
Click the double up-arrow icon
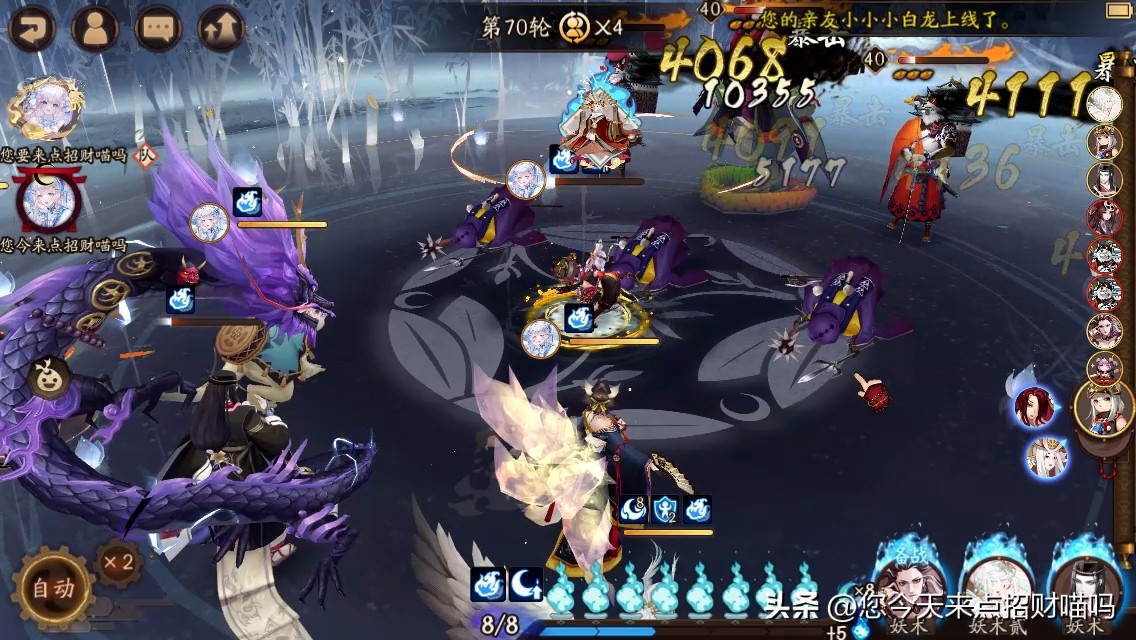click(221, 28)
